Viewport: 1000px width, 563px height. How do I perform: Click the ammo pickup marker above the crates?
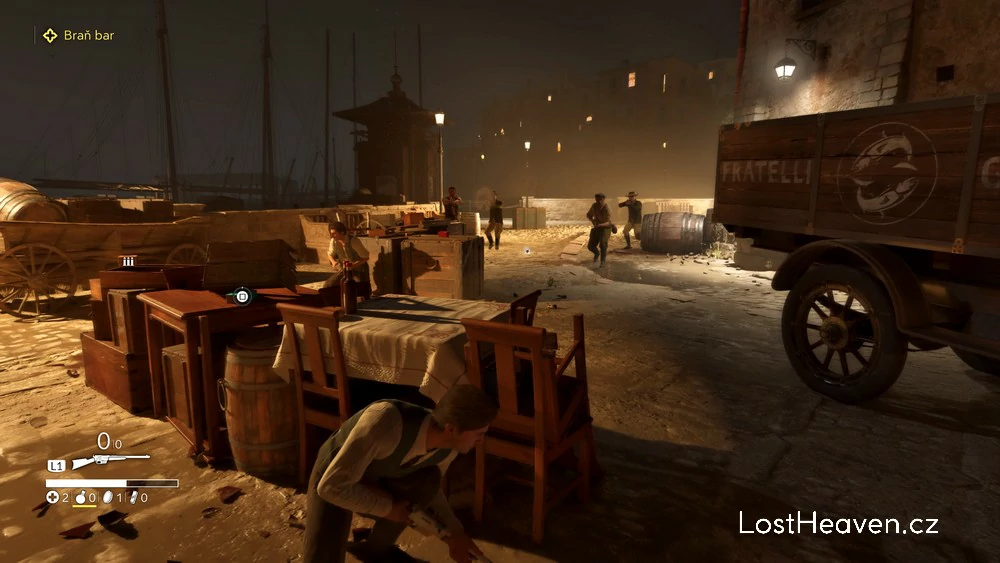click(x=128, y=261)
